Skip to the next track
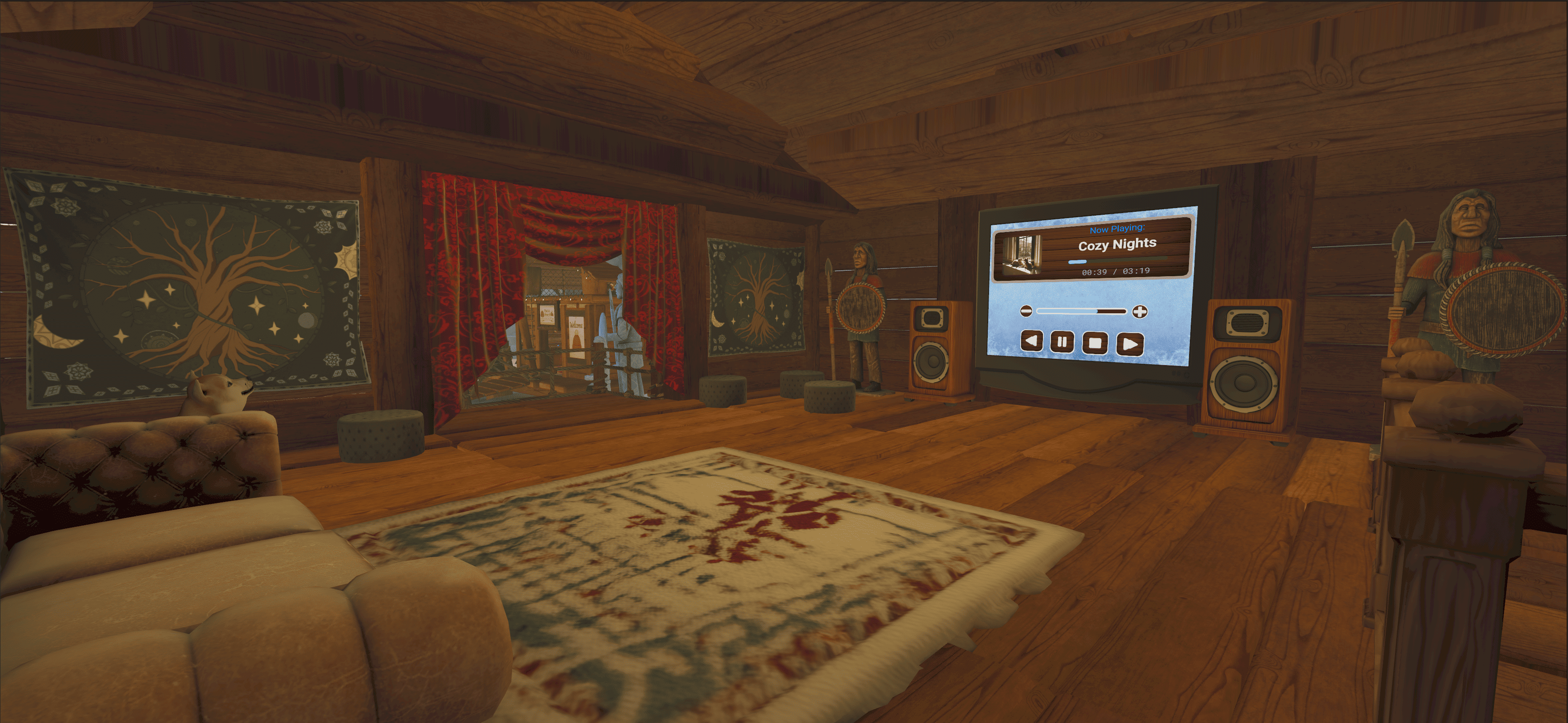The image size is (1568, 723). click(1130, 344)
